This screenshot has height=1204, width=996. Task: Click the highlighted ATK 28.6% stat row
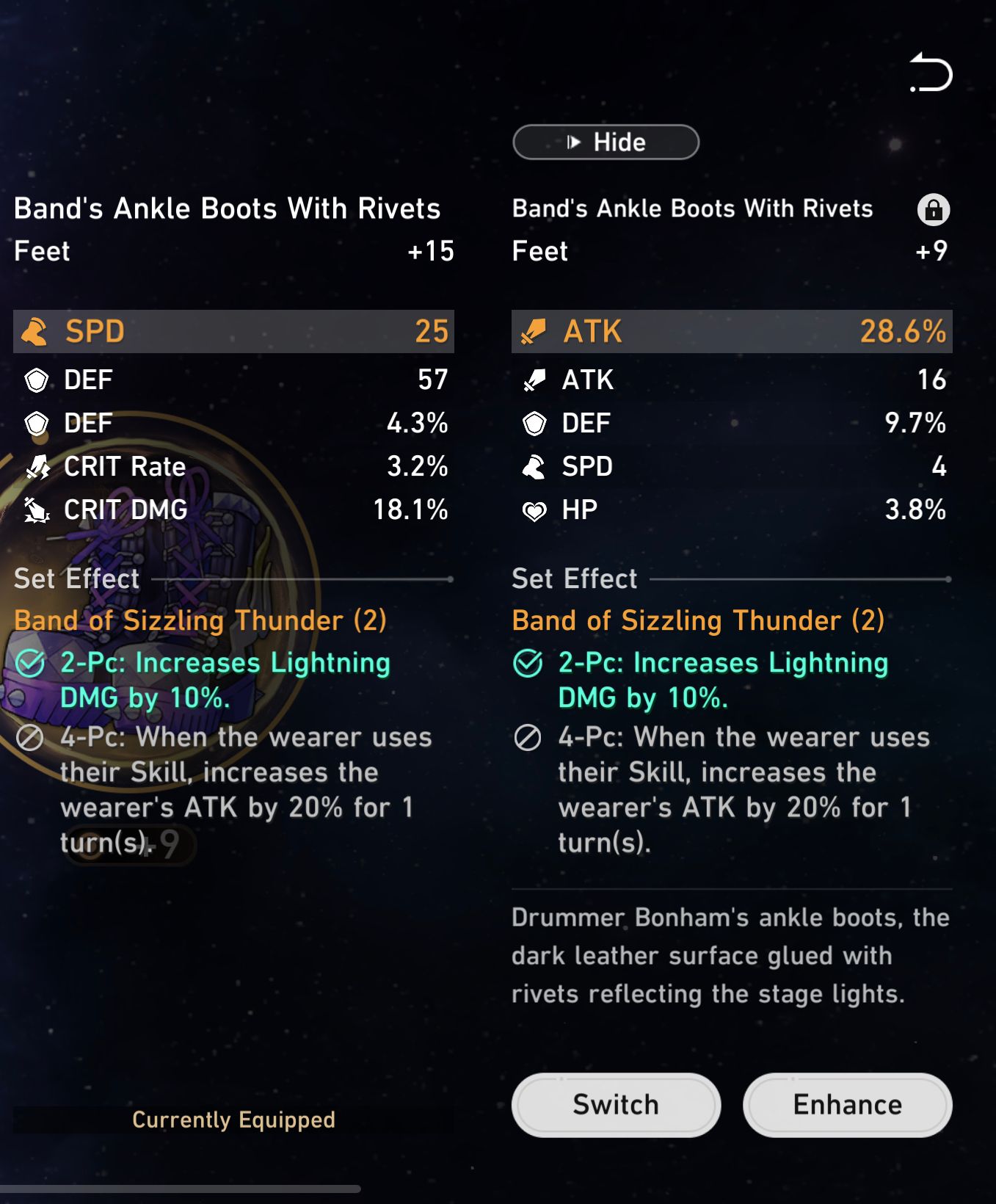tap(730, 332)
